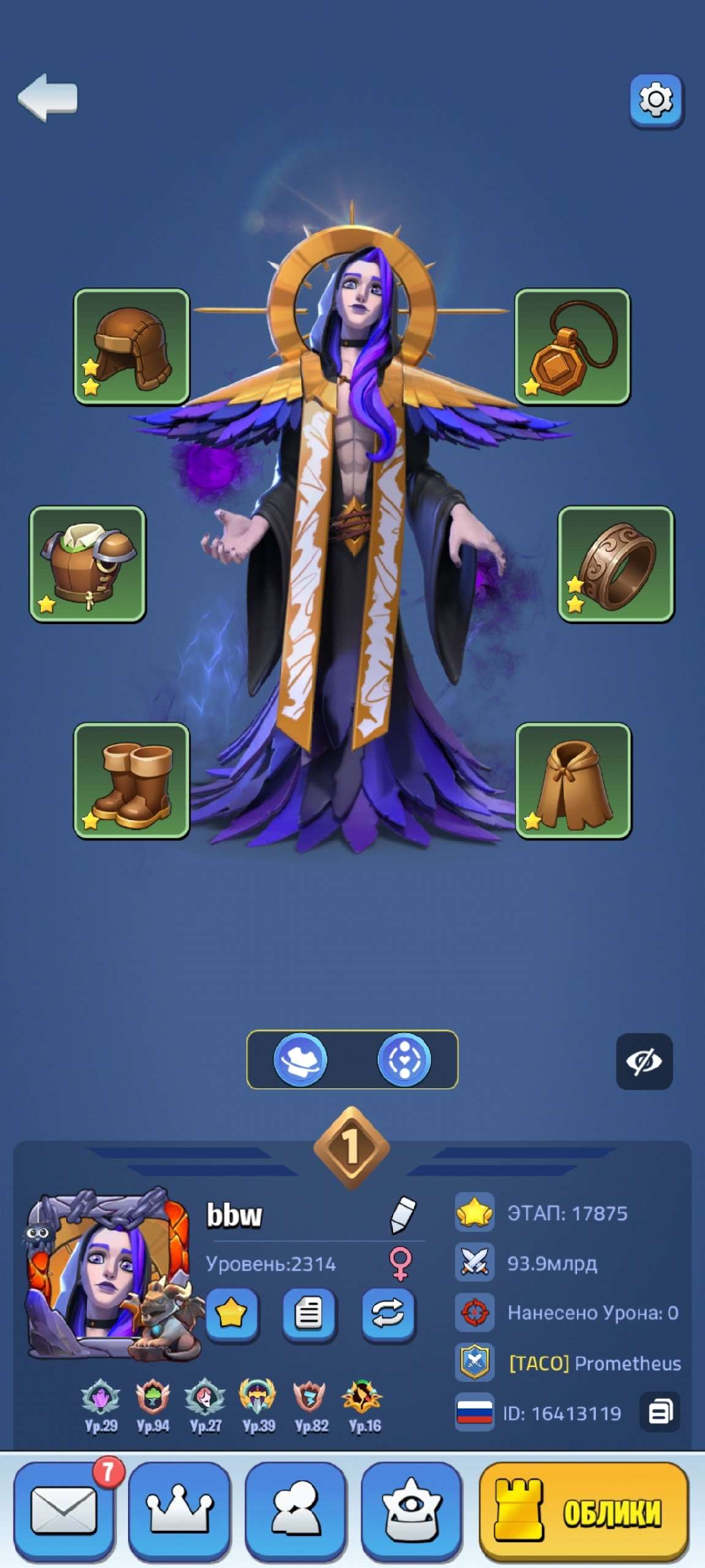This screenshot has width=705, height=1568.
Task: Select the leather helmet equipment slot
Action: (132, 347)
